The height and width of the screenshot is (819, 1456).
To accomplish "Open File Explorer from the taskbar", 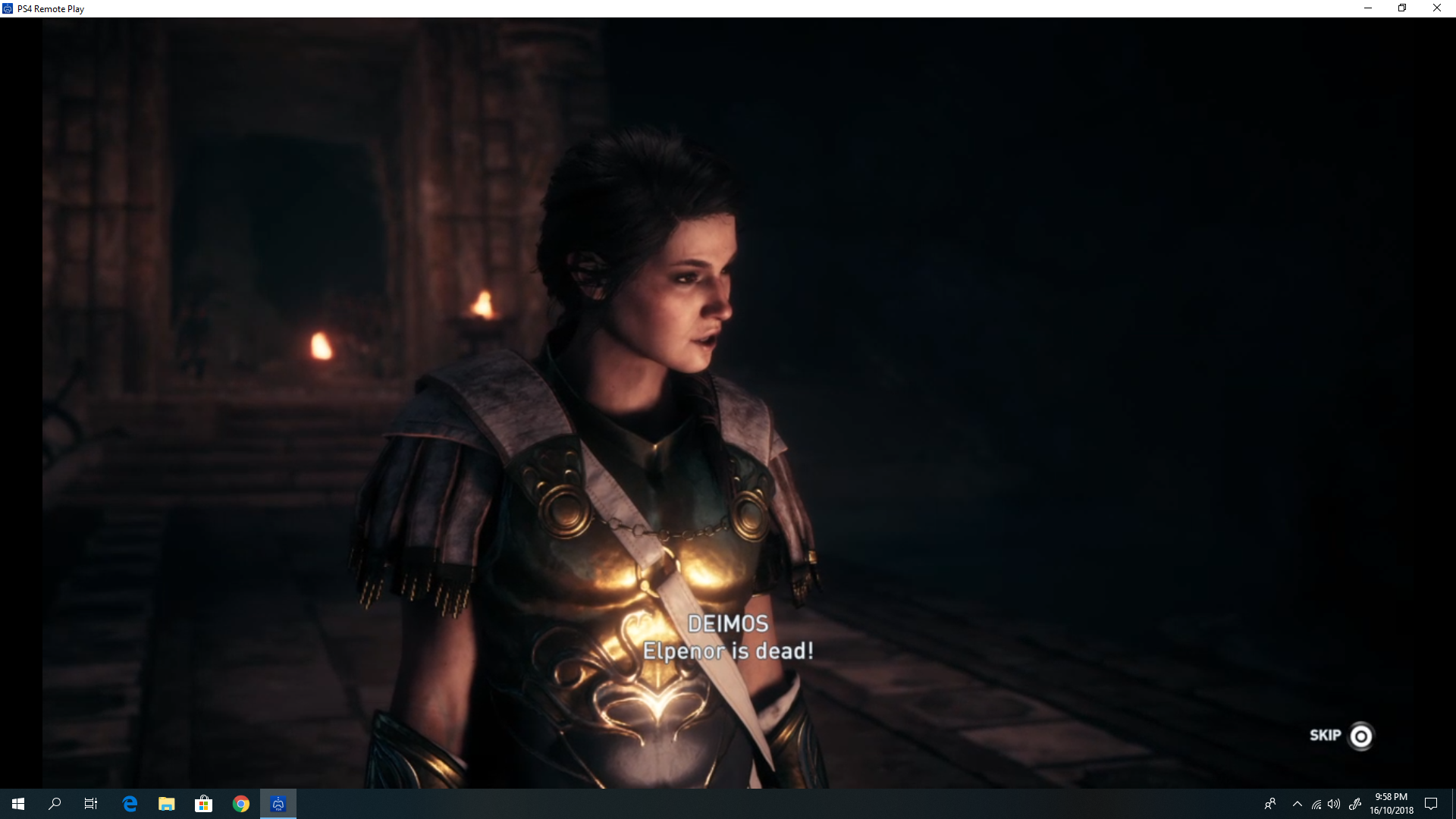I will click(166, 803).
